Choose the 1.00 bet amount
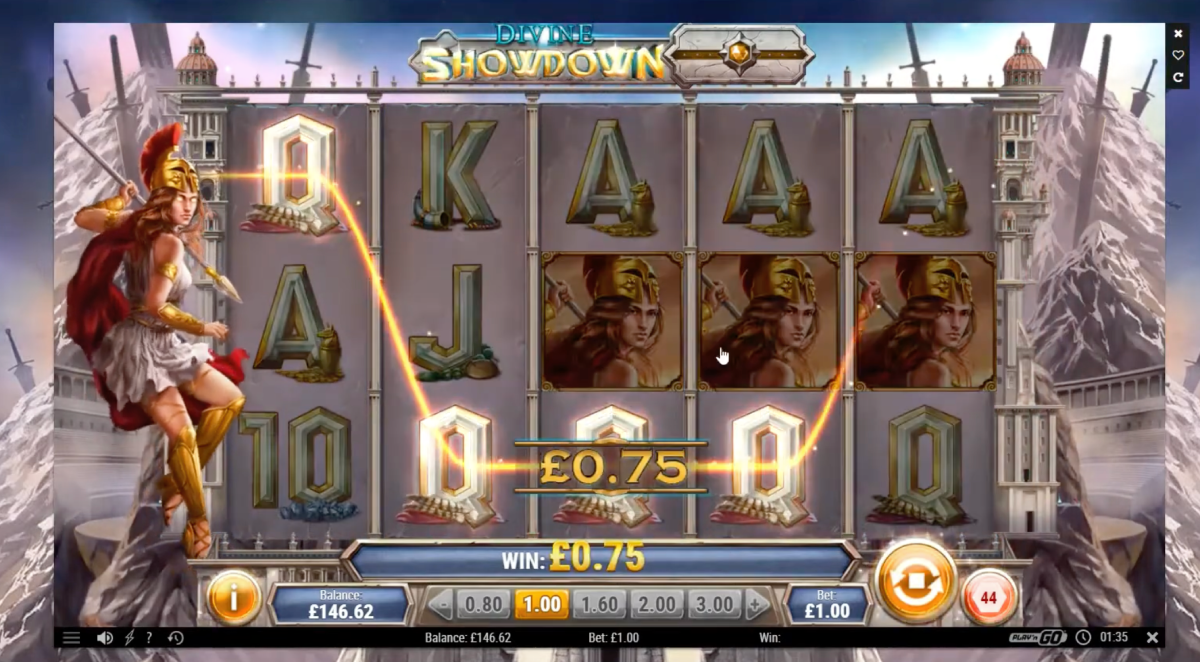1200x662 pixels. point(541,605)
